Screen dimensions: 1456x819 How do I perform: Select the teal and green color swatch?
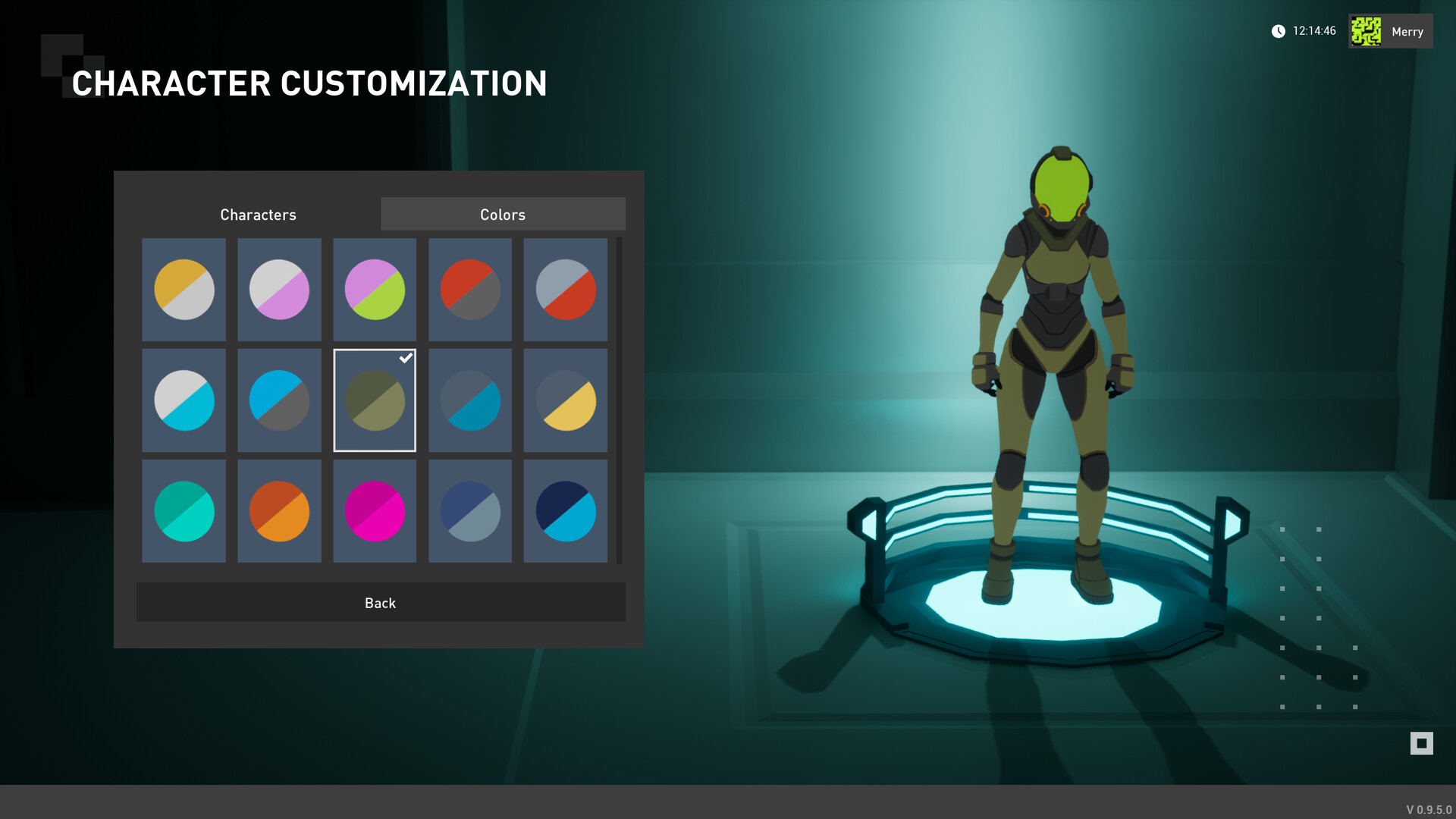tap(184, 511)
